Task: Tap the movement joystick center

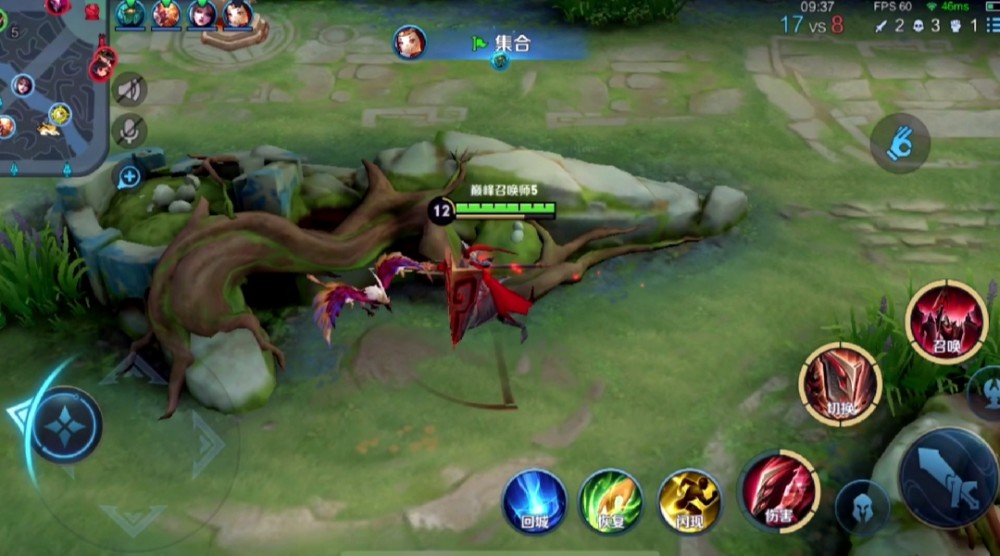Action: pos(66,425)
